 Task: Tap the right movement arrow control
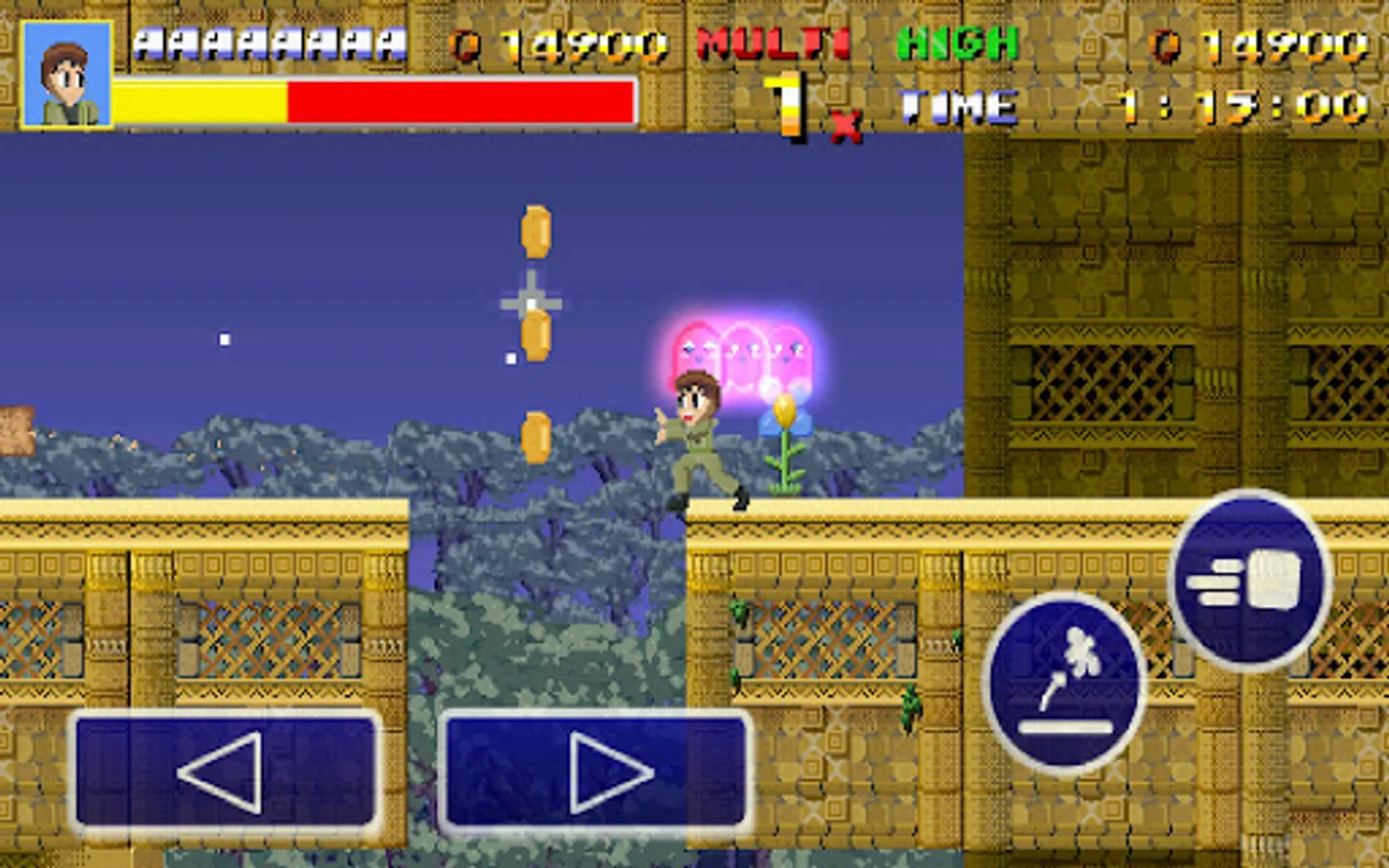[594, 770]
